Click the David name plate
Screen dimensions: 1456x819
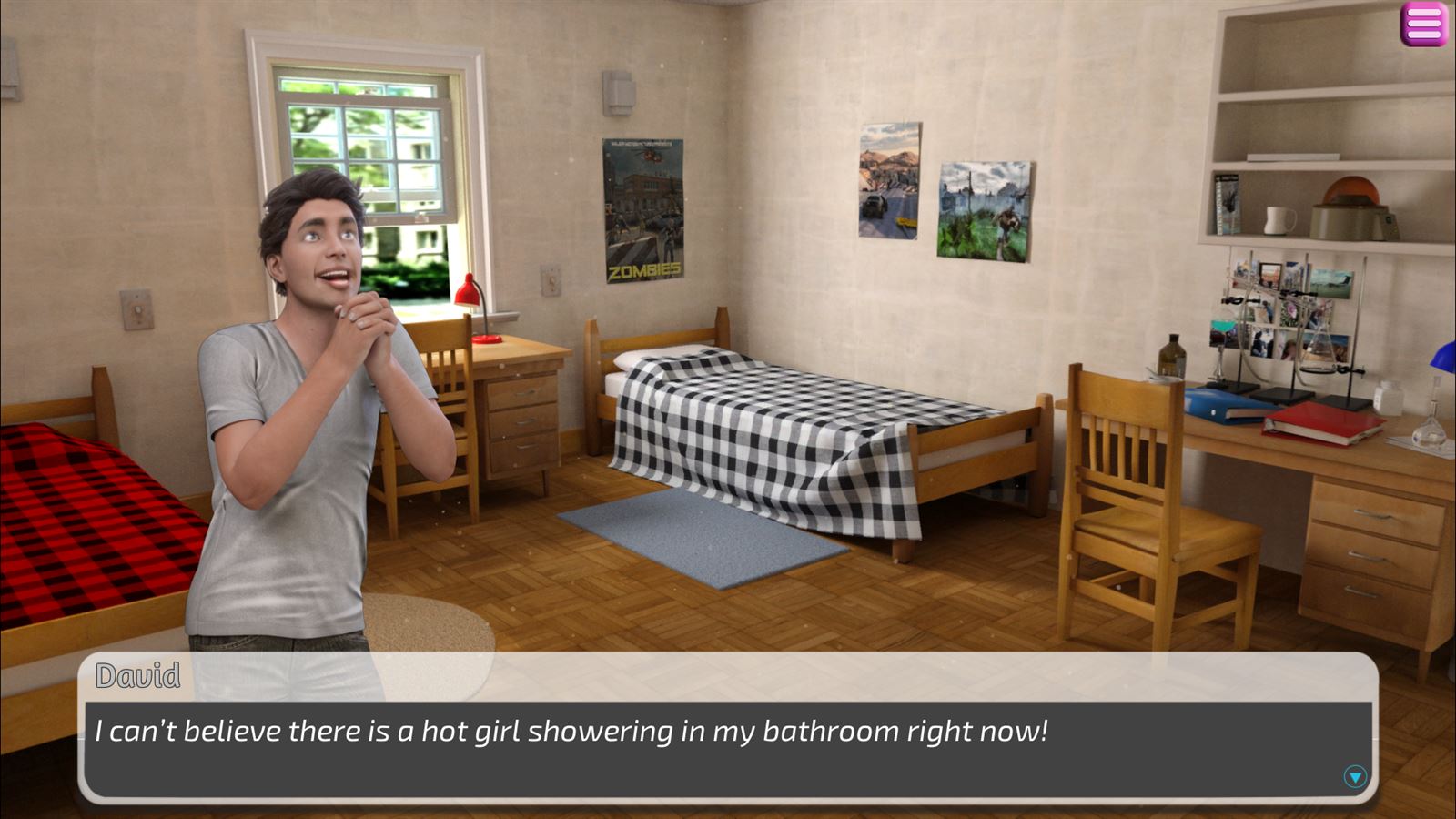136,672
